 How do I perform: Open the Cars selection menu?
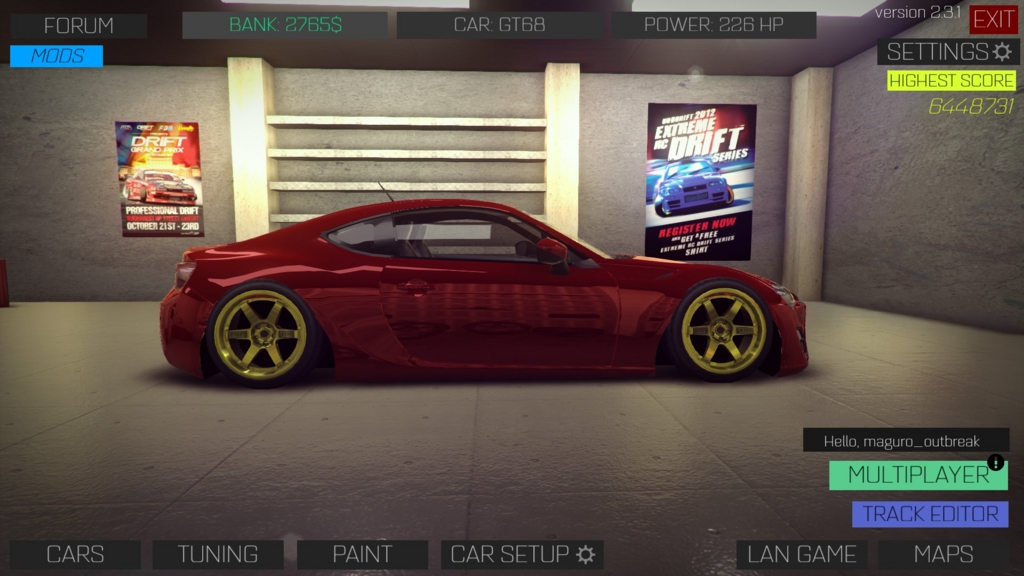(x=75, y=554)
